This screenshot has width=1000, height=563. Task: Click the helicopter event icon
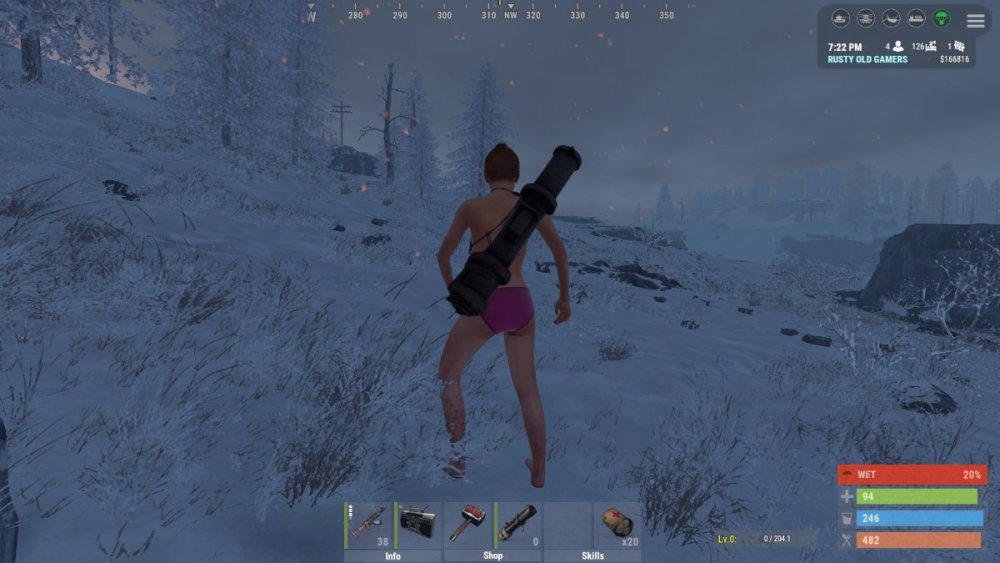pyautogui.click(x=866, y=19)
